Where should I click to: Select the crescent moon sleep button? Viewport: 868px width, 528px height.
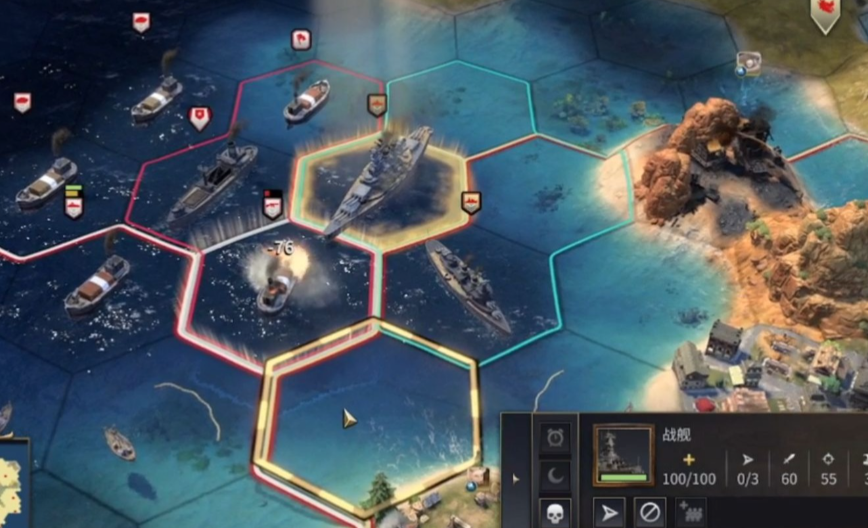pyautogui.click(x=555, y=475)
